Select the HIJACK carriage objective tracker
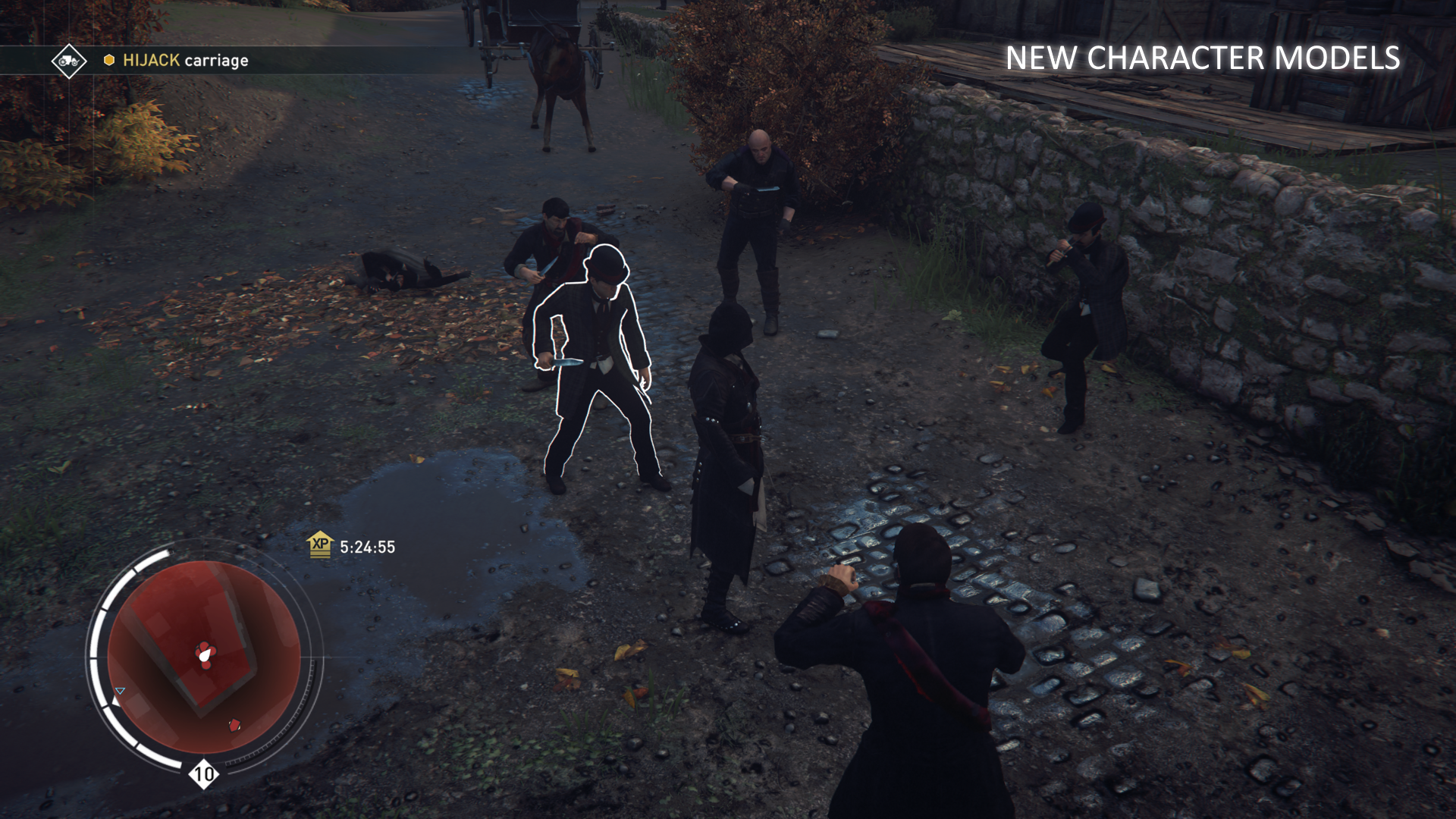The image size is (1456, 819). point(185,61)
